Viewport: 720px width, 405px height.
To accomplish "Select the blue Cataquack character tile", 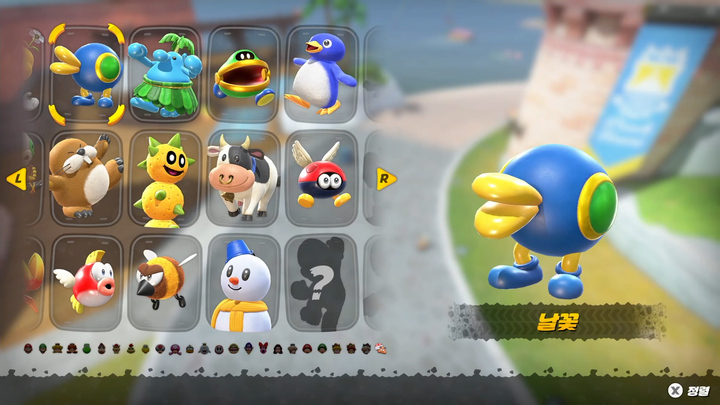I will click(x=86, y=69).
